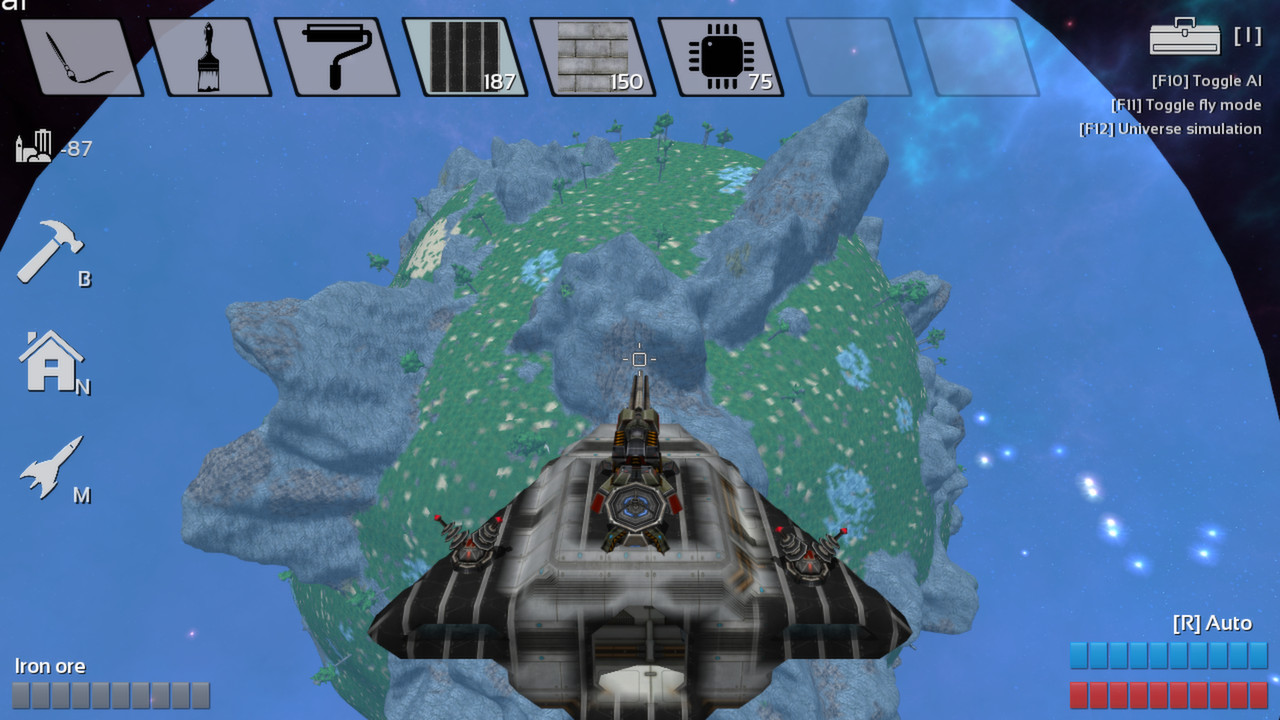Enable [R] Auto fire mode
Screen dimensions: 1280x720
coord(1211,622)
